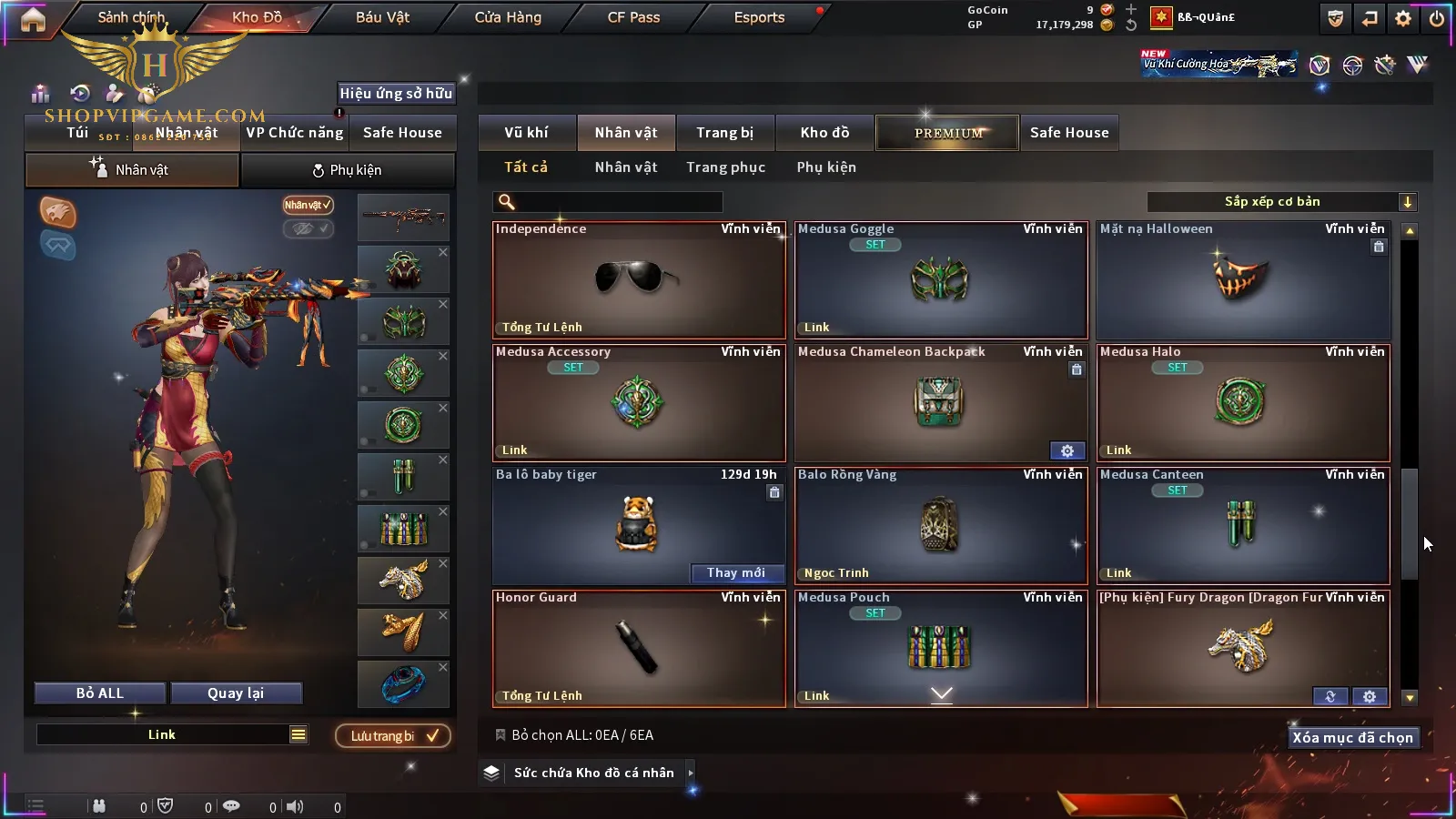Save loadout with Lưu trang bị
This screenshot has width=1456, height=819.
tap(393, 736)
